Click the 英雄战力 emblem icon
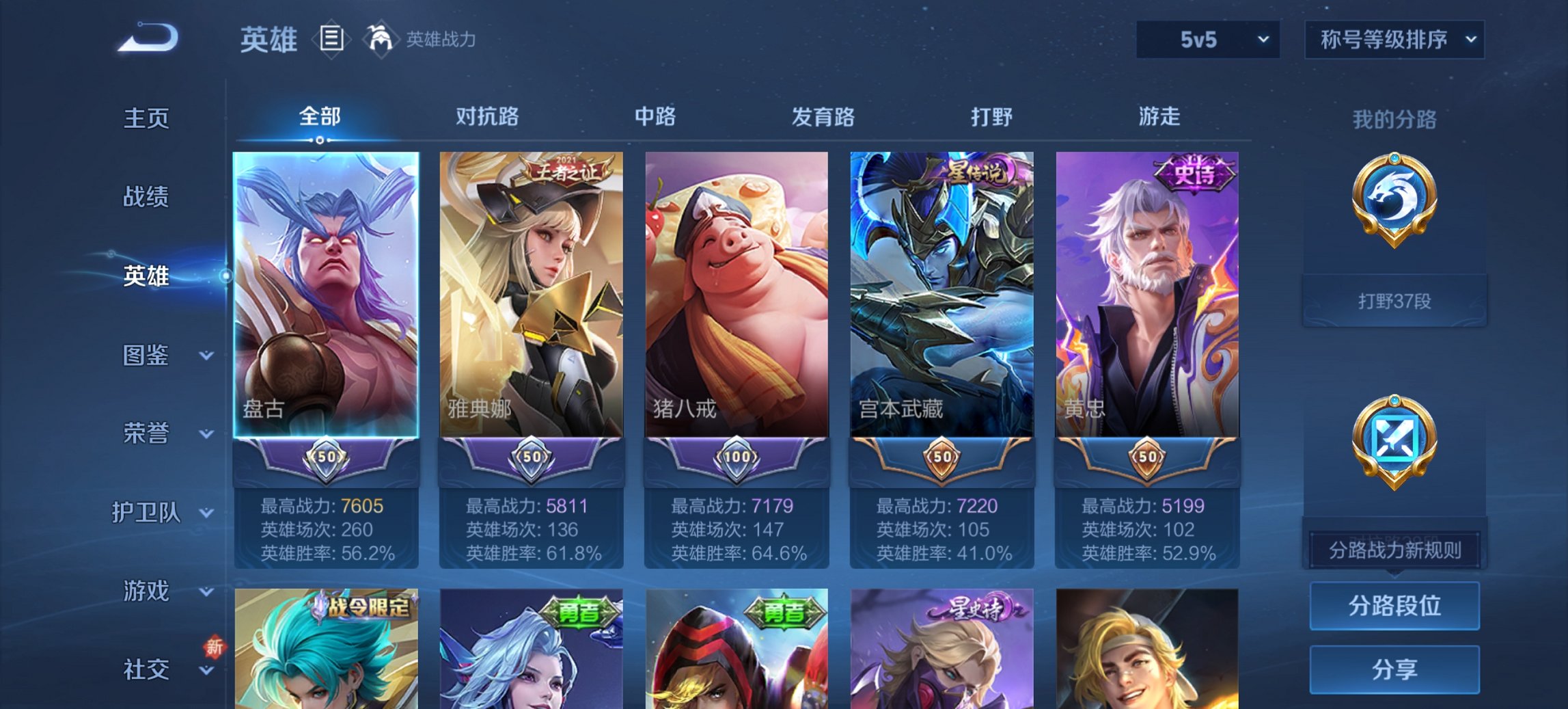 [x=381, y=39]
